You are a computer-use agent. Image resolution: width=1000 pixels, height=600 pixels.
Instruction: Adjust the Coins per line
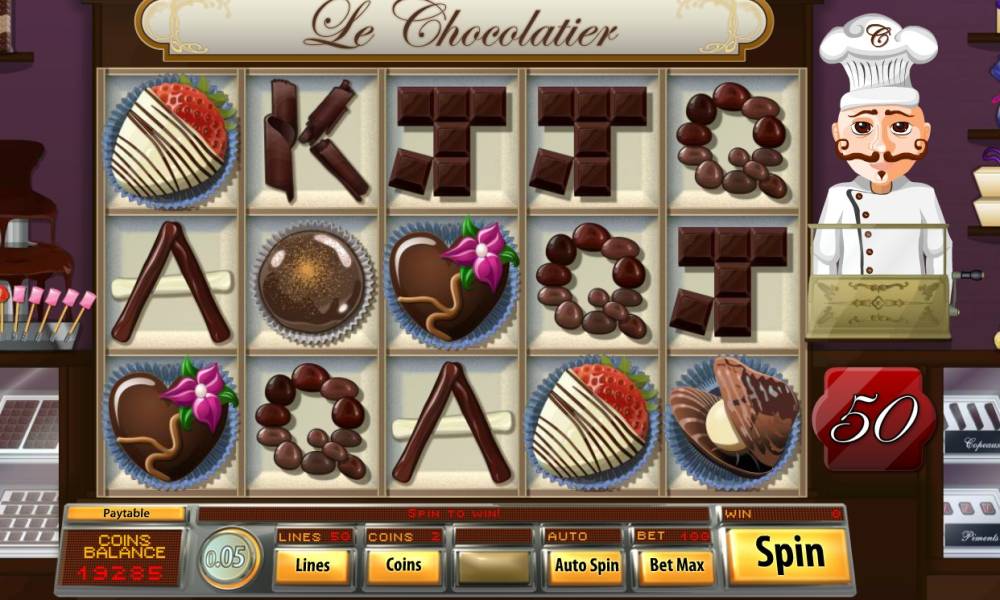tap(403, 566)
